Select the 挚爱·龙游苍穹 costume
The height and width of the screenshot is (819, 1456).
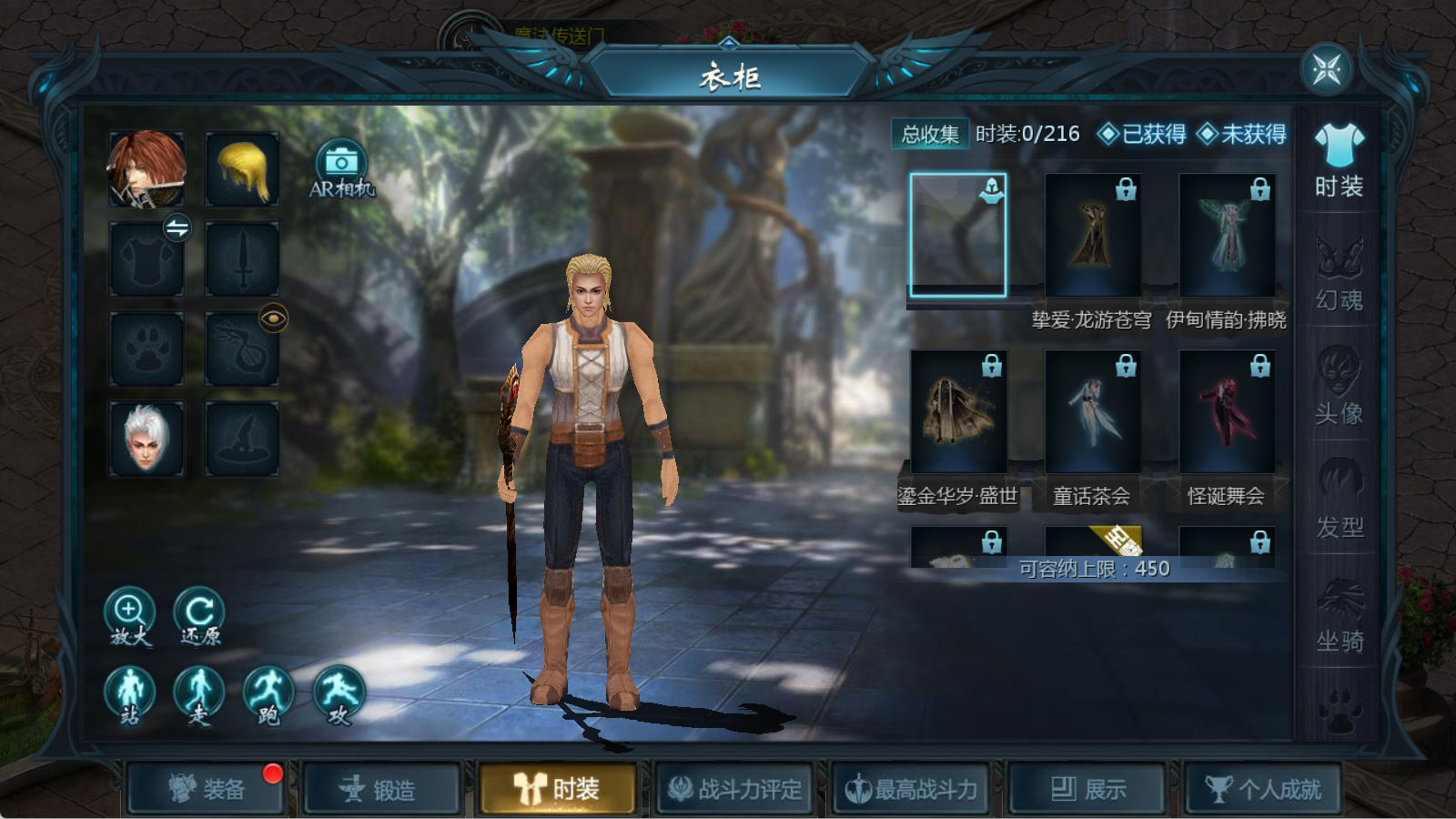1092,235
